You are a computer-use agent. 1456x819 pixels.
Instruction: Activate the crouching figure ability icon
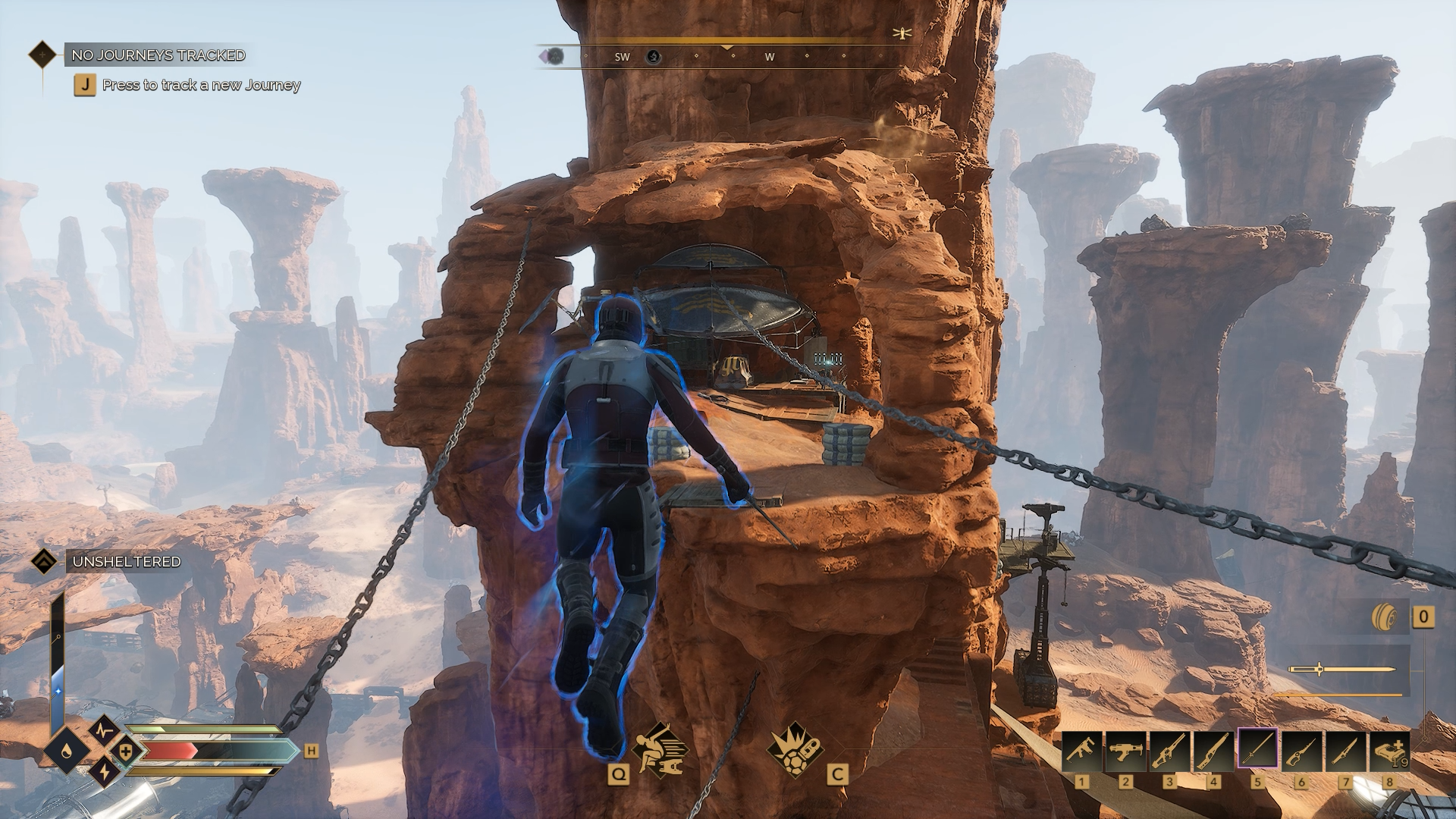pyautogui.click(x=660, y=751)
